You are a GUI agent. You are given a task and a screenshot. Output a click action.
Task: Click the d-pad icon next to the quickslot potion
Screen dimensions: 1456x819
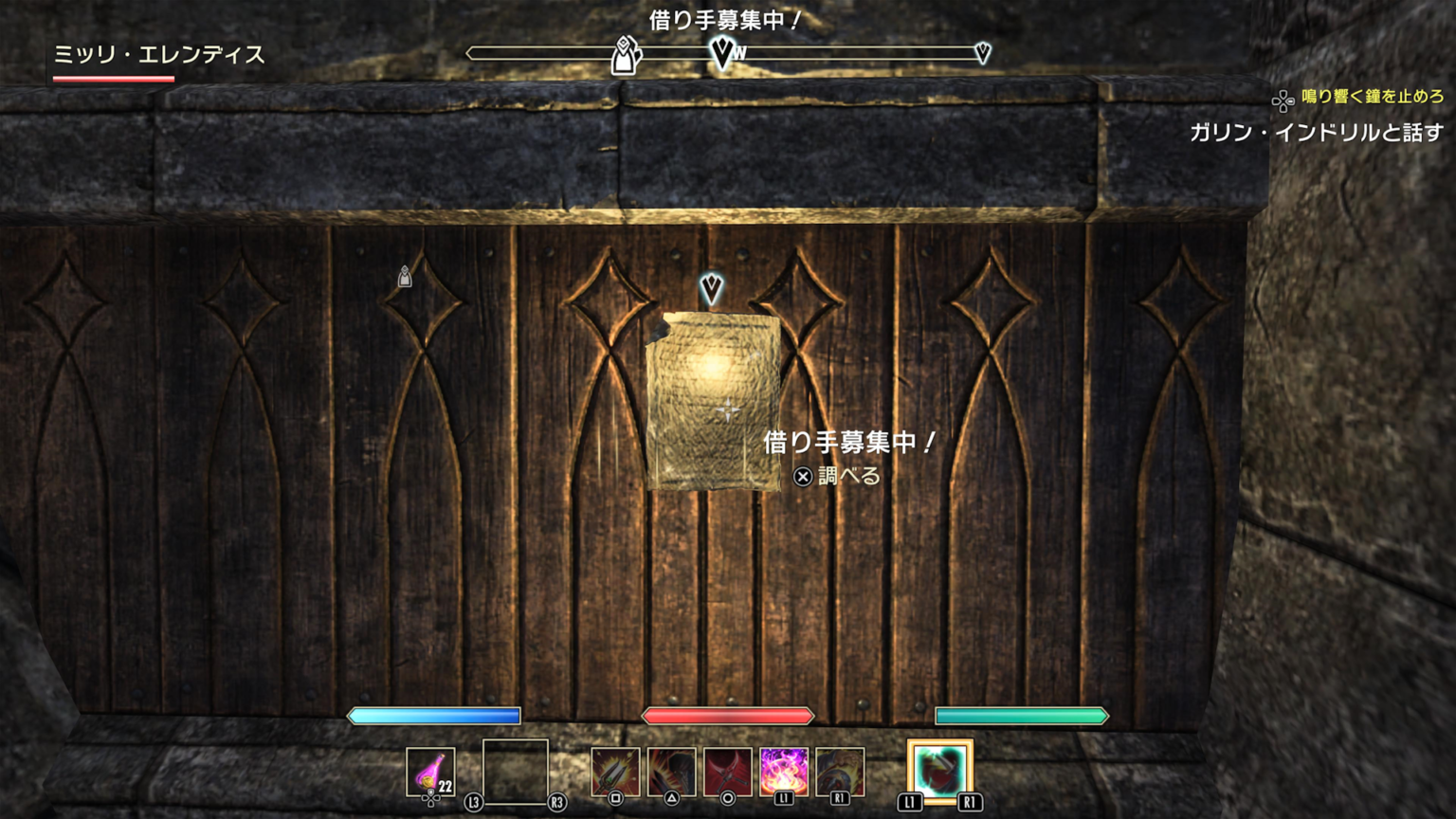431,800
